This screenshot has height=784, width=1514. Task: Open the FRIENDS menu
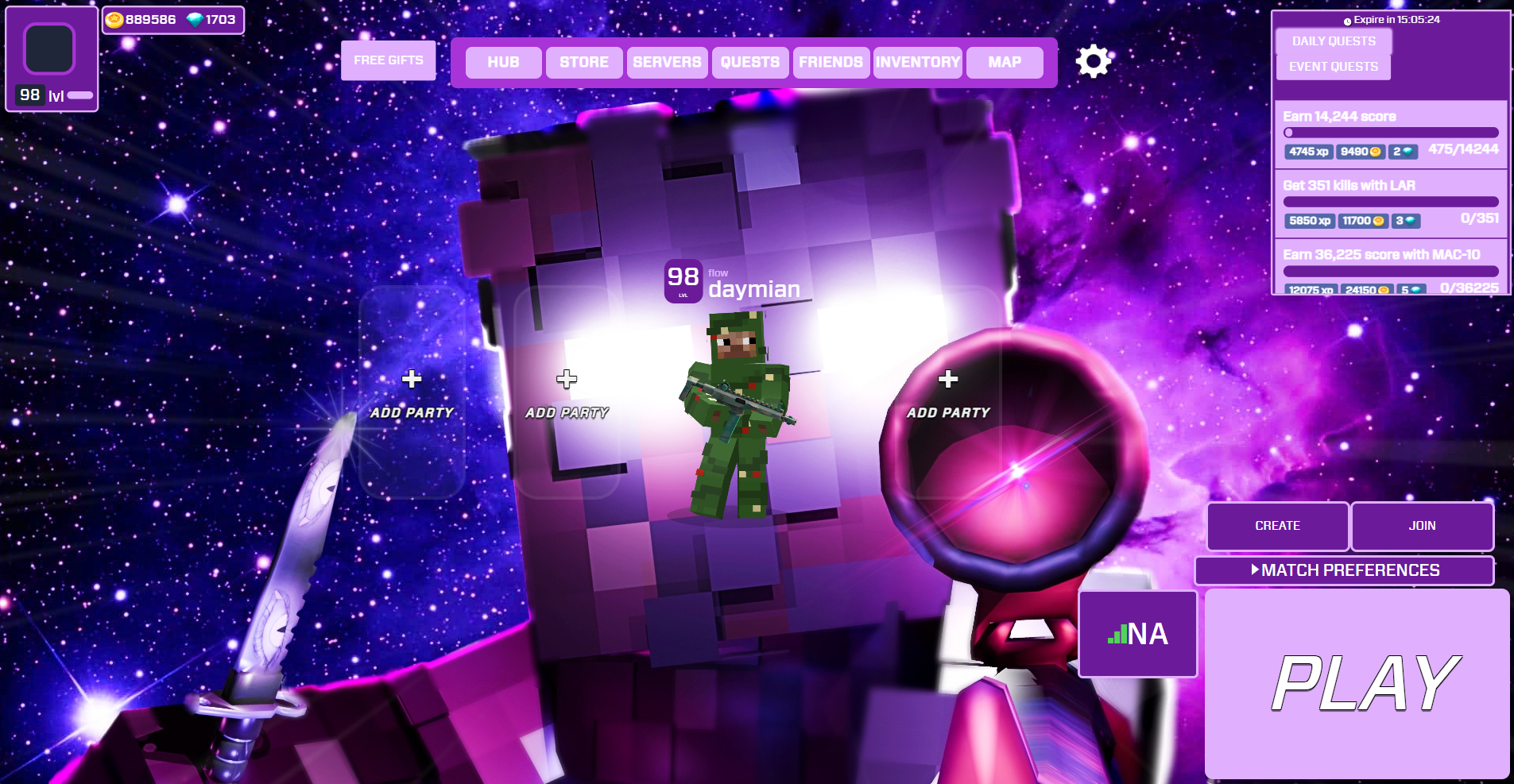[x=831, y=62]
